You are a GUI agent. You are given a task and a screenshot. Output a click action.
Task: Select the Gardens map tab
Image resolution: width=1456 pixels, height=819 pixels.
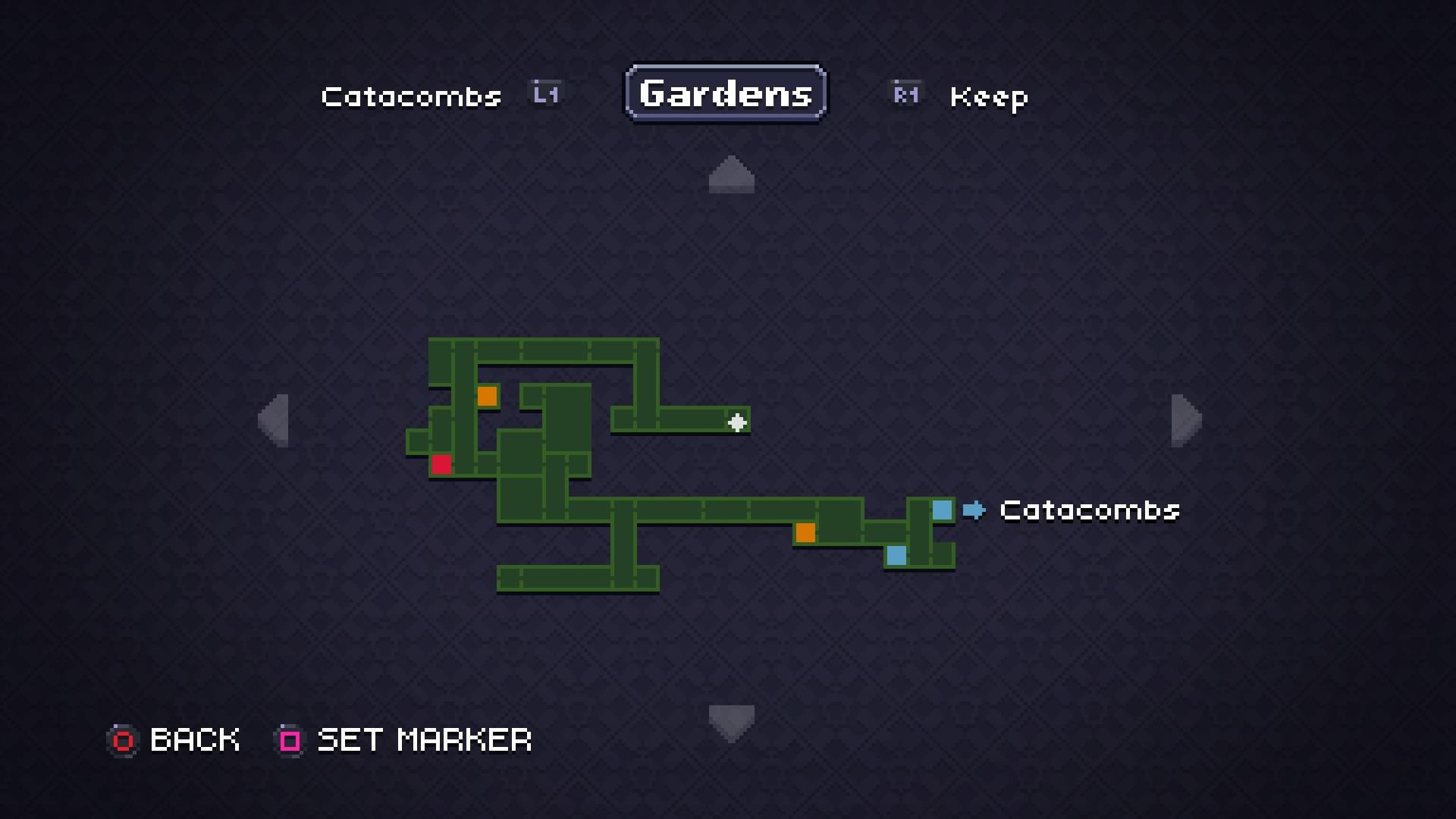pos(726,93)
